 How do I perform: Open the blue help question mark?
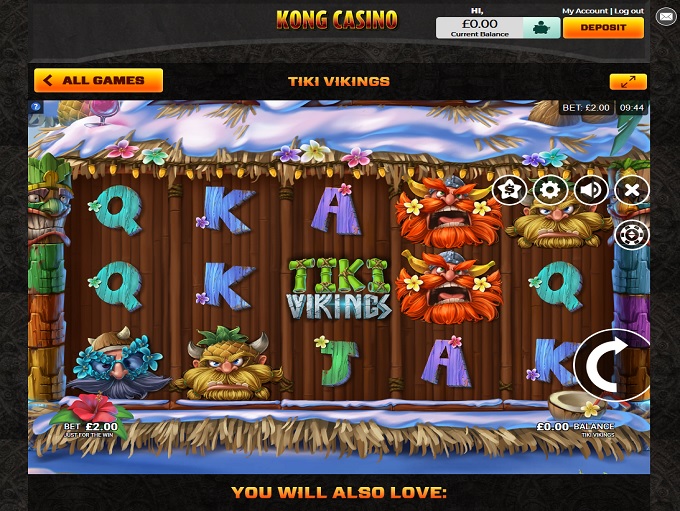click(x=36, y=106)
